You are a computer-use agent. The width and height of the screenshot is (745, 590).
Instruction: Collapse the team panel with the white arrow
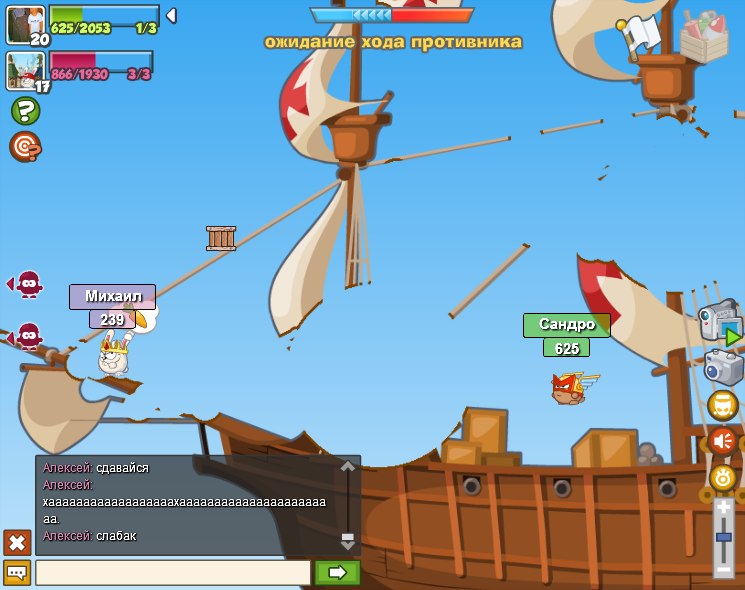coord(171,15)
